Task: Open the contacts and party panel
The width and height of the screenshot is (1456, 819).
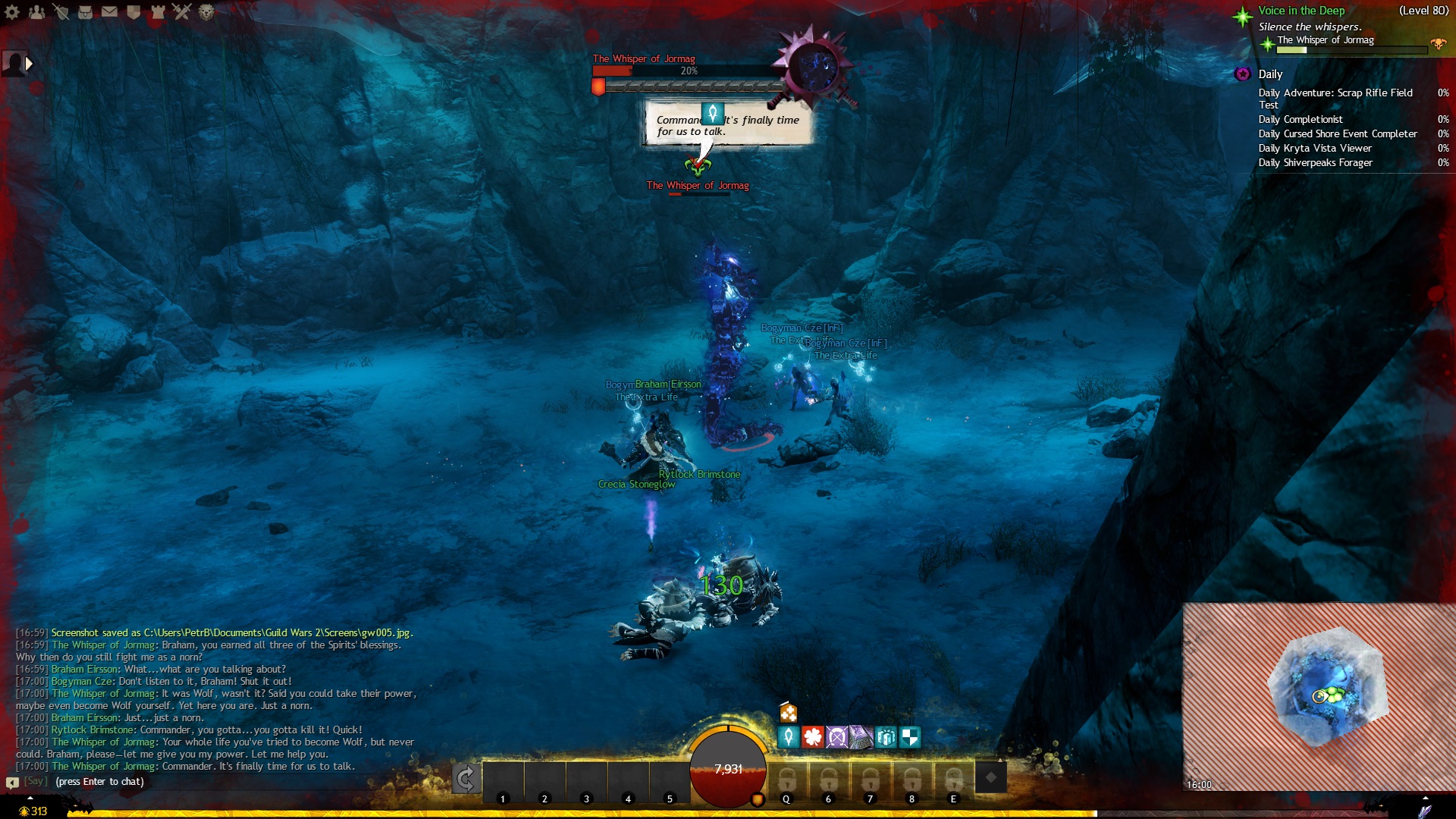Action: (x=36, y=11)
